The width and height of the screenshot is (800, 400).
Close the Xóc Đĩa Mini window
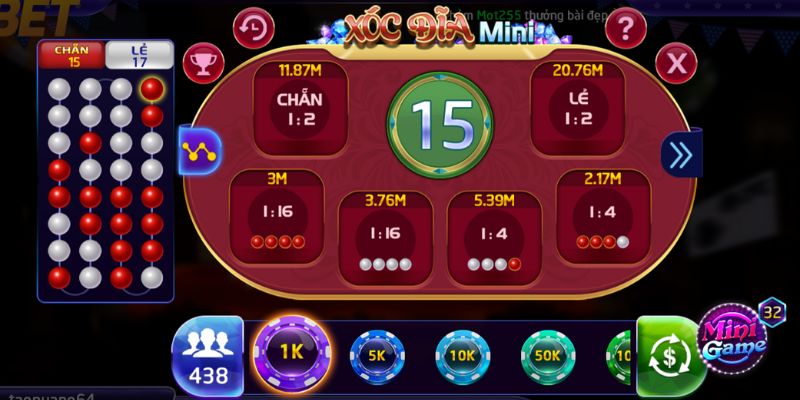[x=676, y=64]
